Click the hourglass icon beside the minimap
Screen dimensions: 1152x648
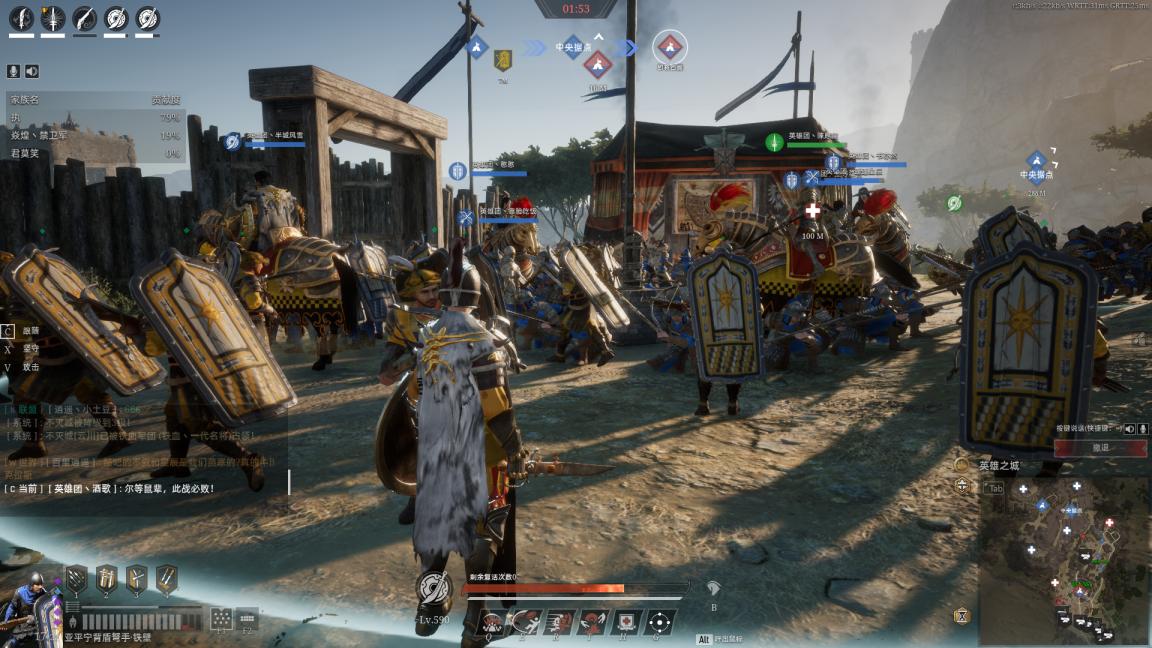pos(962,616)
